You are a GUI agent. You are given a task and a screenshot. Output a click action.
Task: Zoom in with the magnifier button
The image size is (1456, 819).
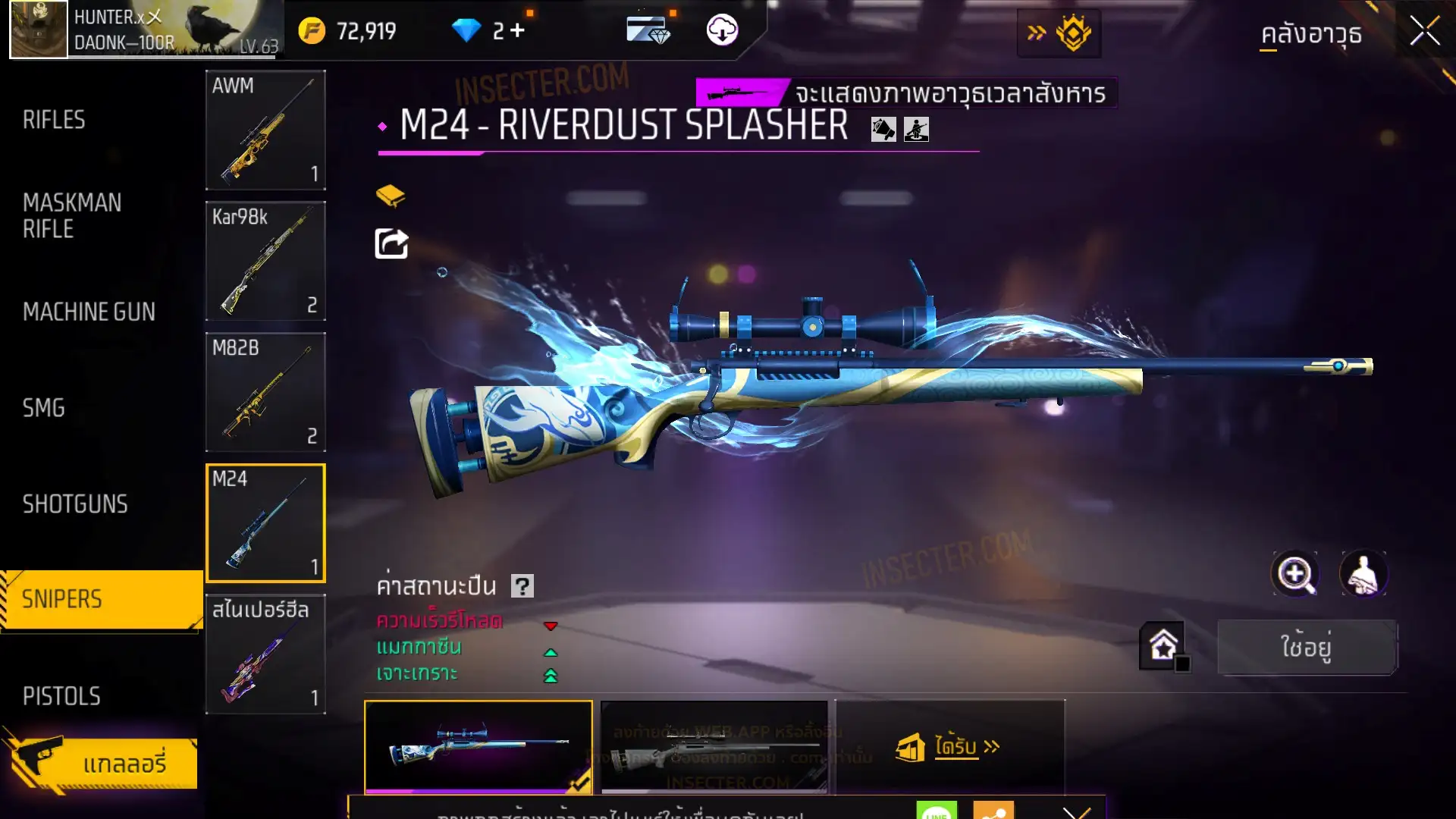pyautogui.click(x=1294, y=574)
